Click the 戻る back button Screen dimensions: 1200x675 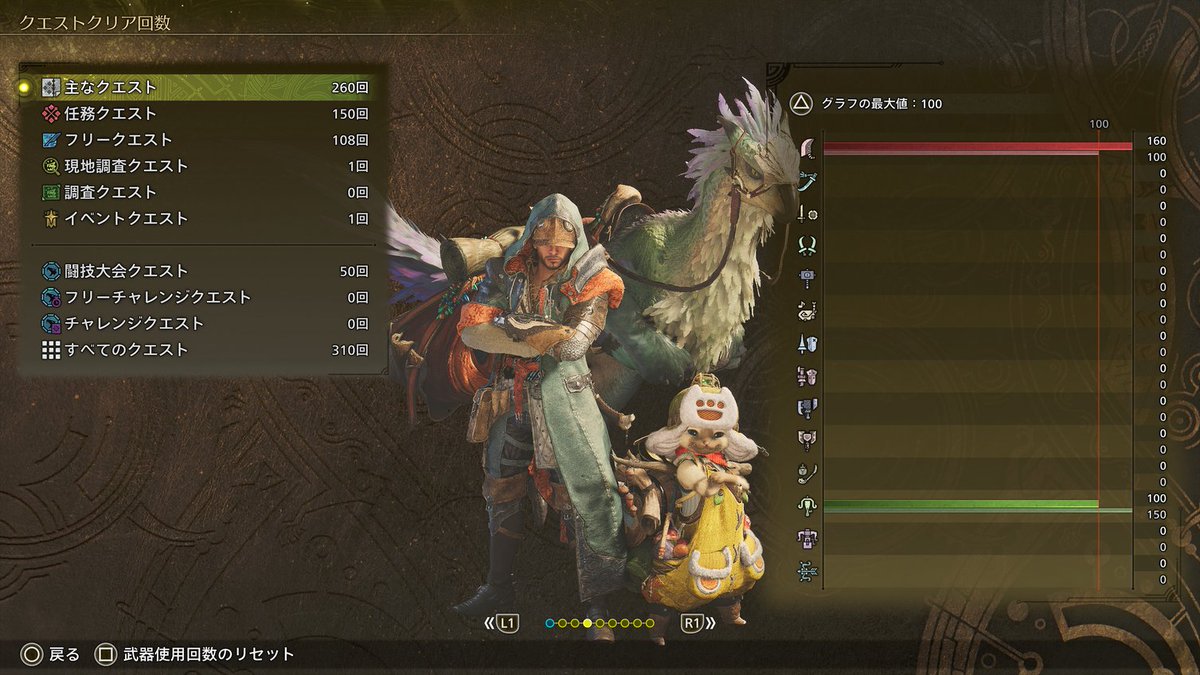pyautogui.click(x=51, y=655)
